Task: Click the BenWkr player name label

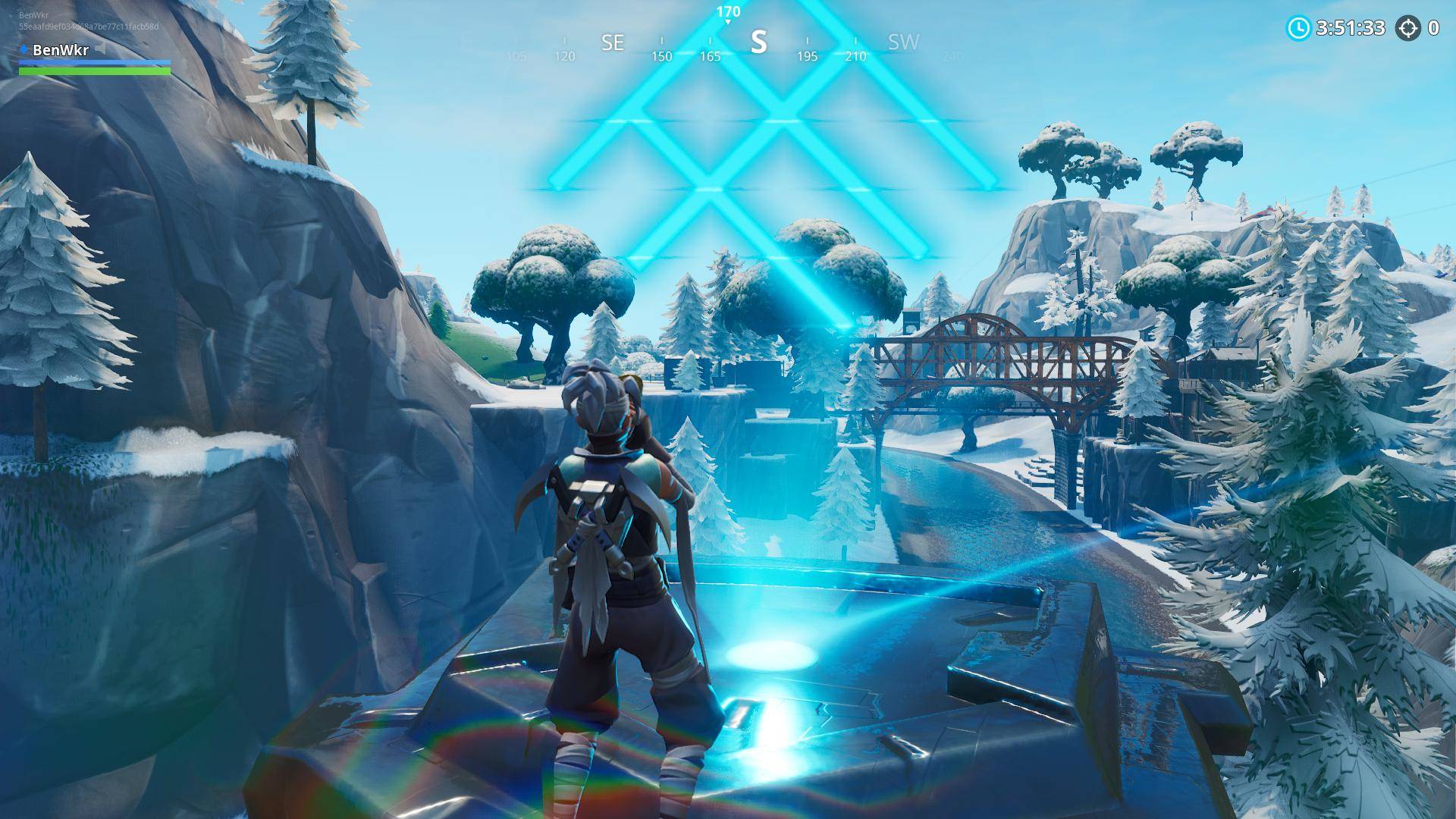Action: [59, 51]
